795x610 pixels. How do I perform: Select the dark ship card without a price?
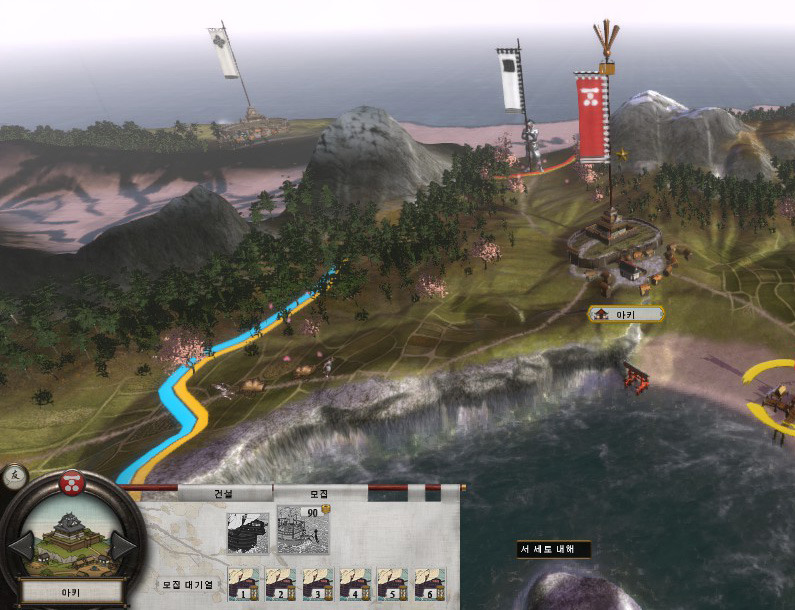coord(246,532)
